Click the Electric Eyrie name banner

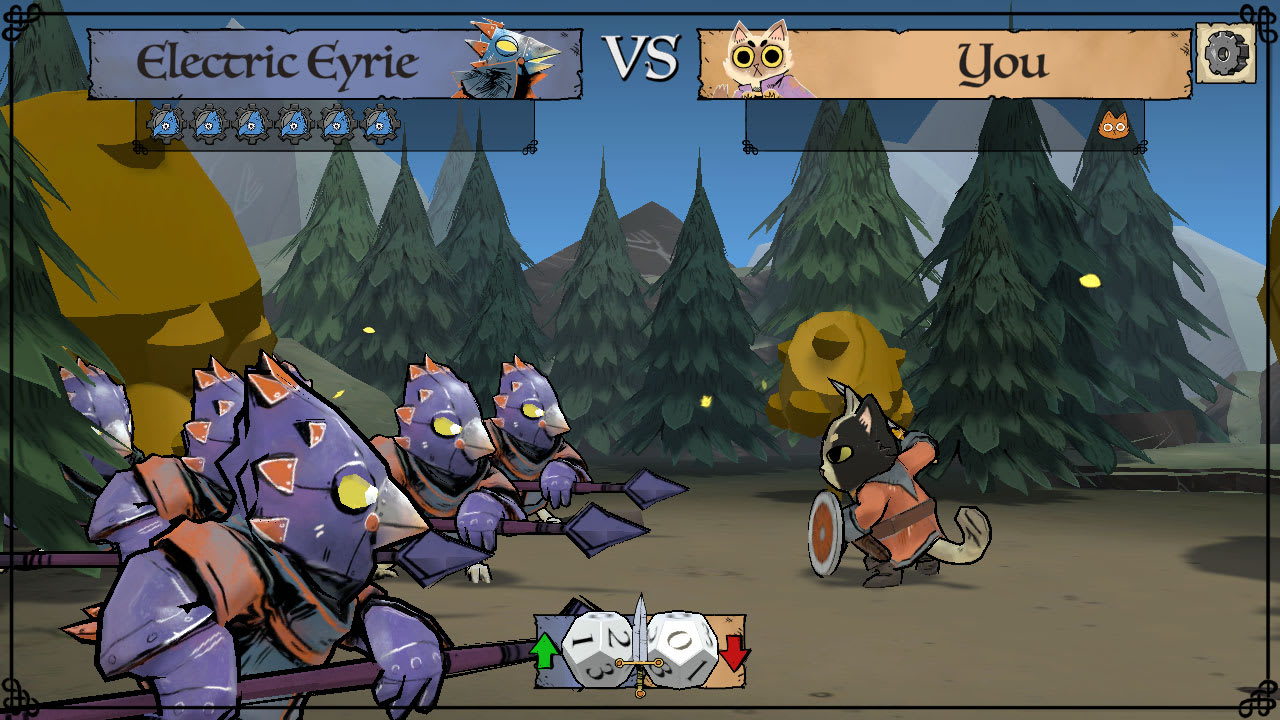coord(280,60)
